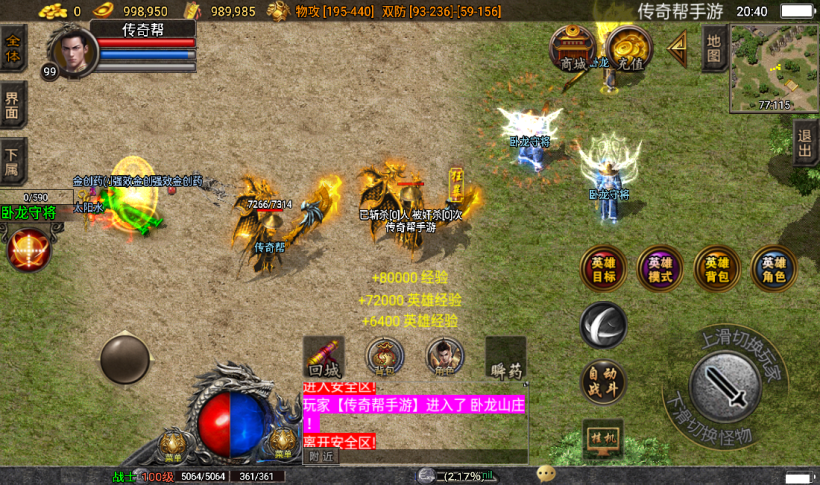Open the 商城 shop icon
Image resolution: width=820 pixels, height=485 pixels.
click(x=574, y=49)
